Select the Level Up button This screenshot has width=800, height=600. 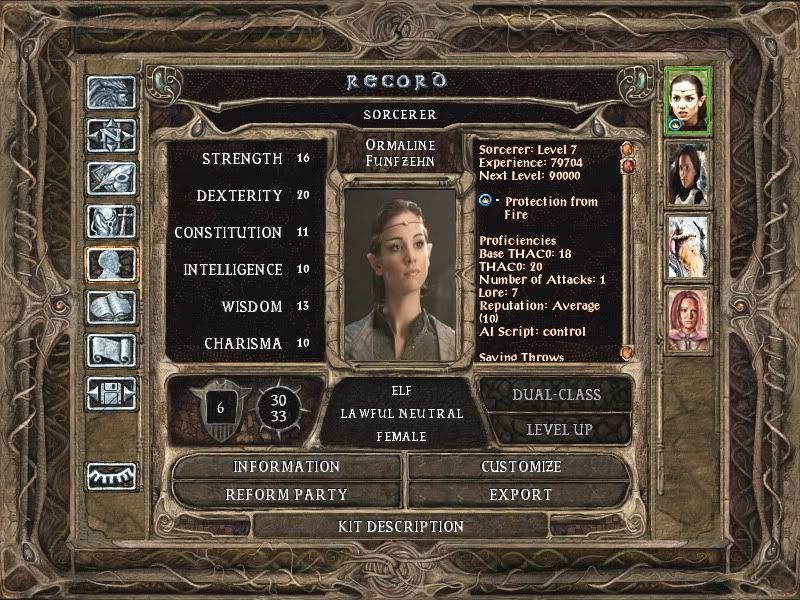(x=556, y=430)
